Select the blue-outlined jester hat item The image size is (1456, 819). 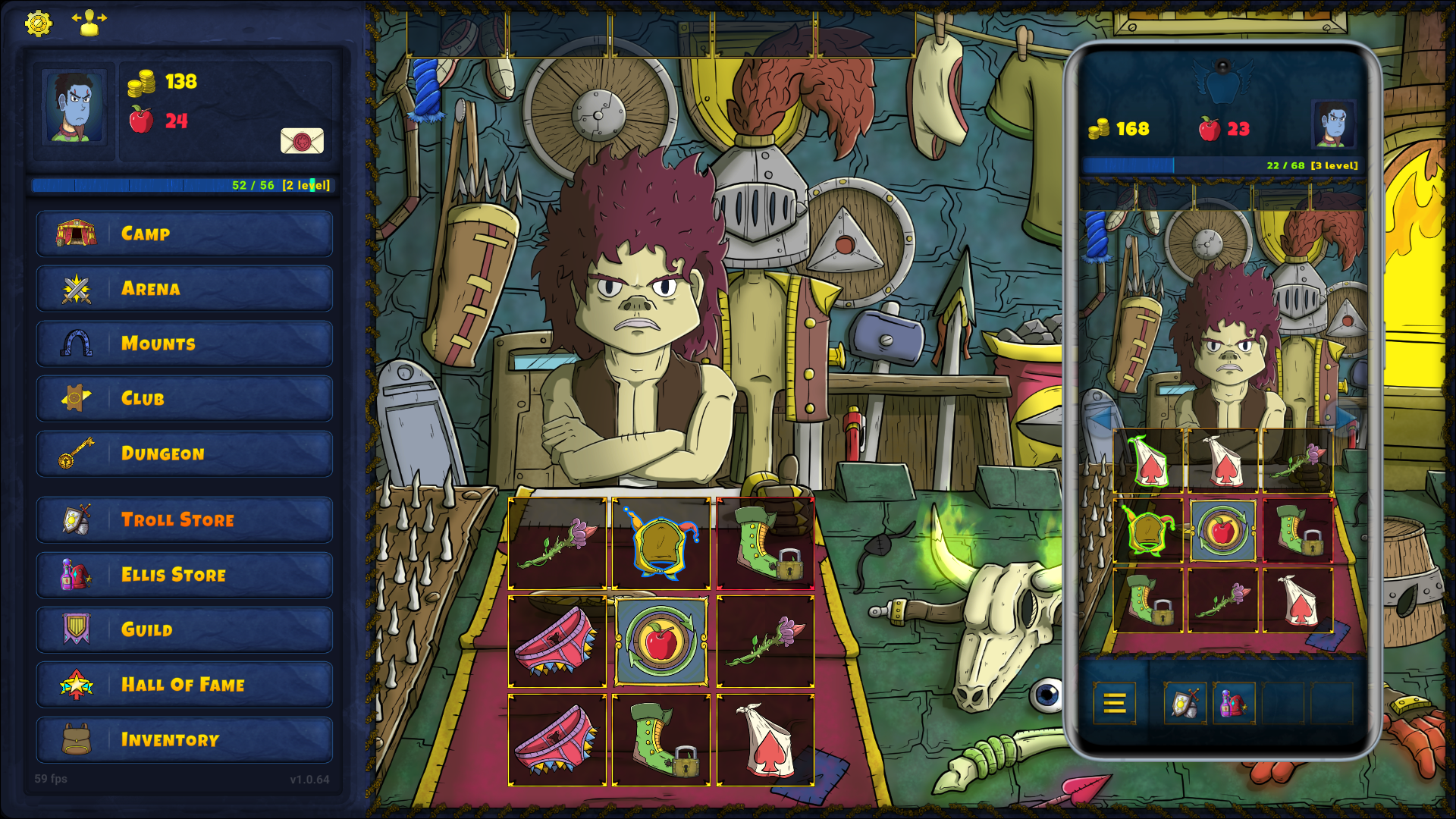pyautogui.click(x=661, y=543)
